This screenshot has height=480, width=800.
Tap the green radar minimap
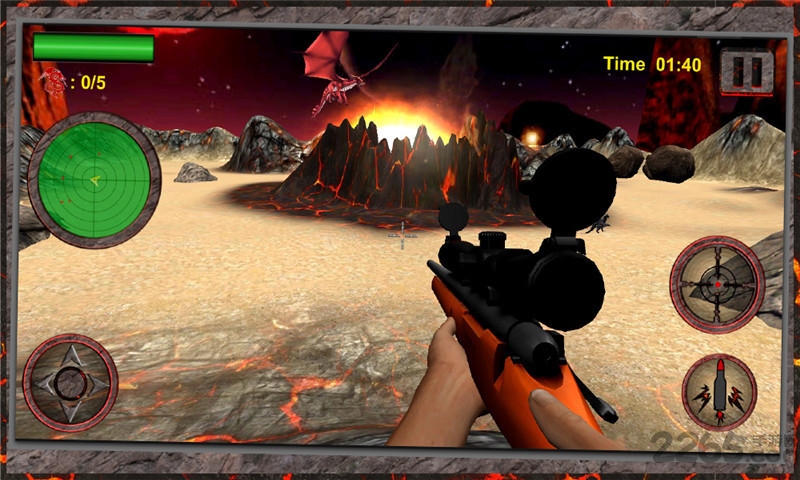[94, 180]
